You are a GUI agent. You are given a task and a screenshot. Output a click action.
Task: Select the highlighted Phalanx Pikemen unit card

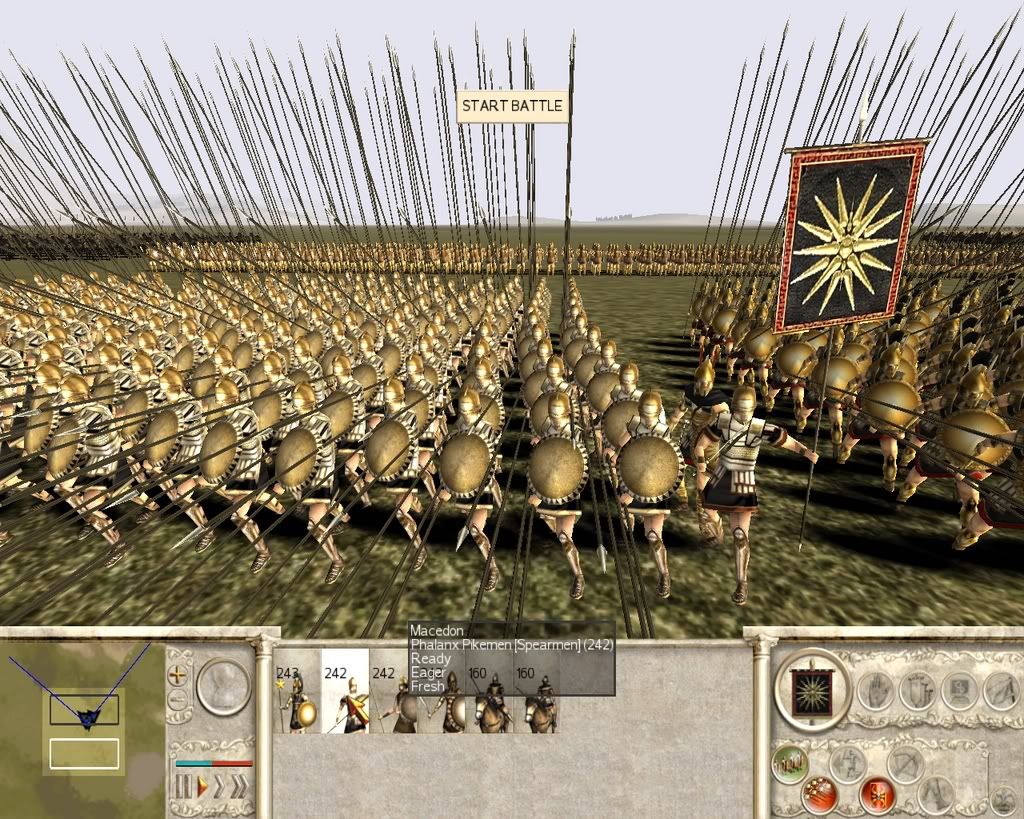[344, 691]
